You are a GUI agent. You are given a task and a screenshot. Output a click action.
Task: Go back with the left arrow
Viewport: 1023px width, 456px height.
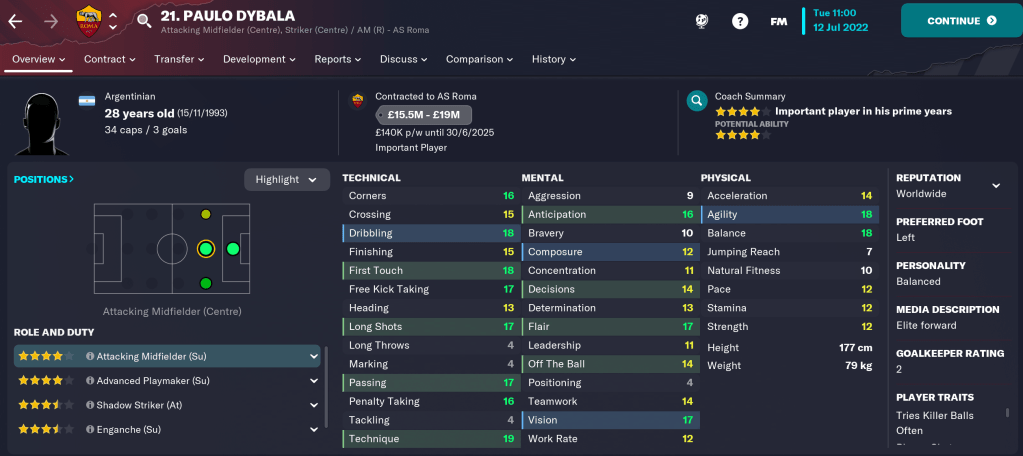click(x=16, y=20)
